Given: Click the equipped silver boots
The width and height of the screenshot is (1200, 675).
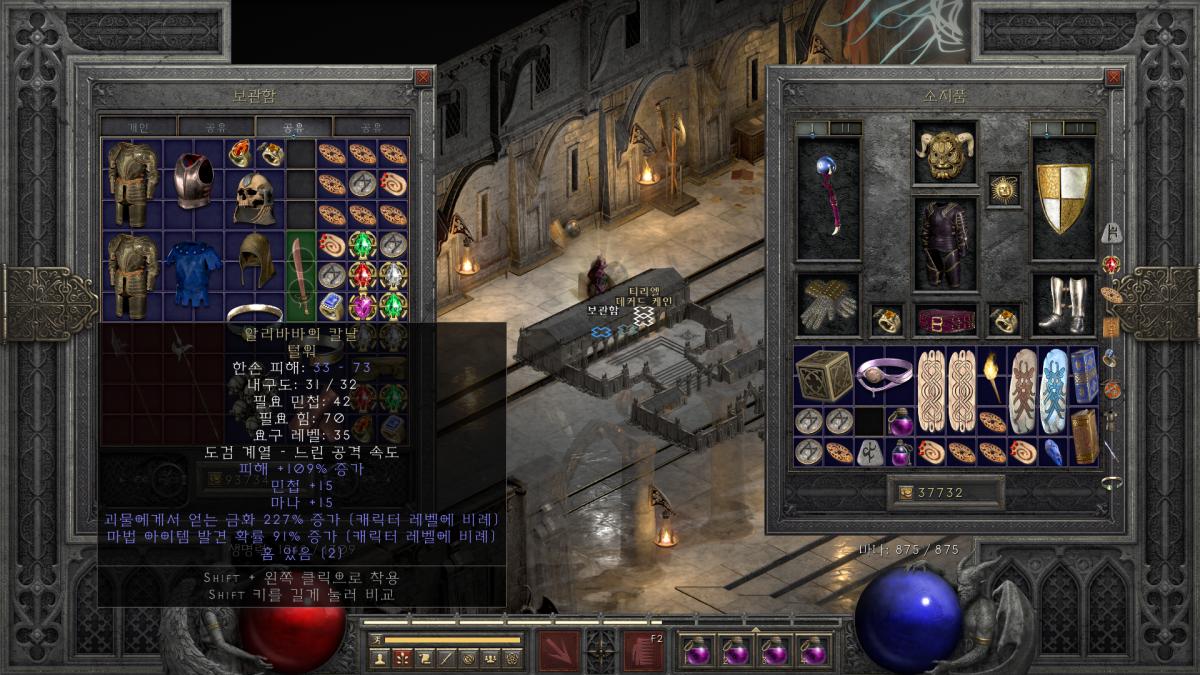Looking at the screenshot, I should 1063,304.
